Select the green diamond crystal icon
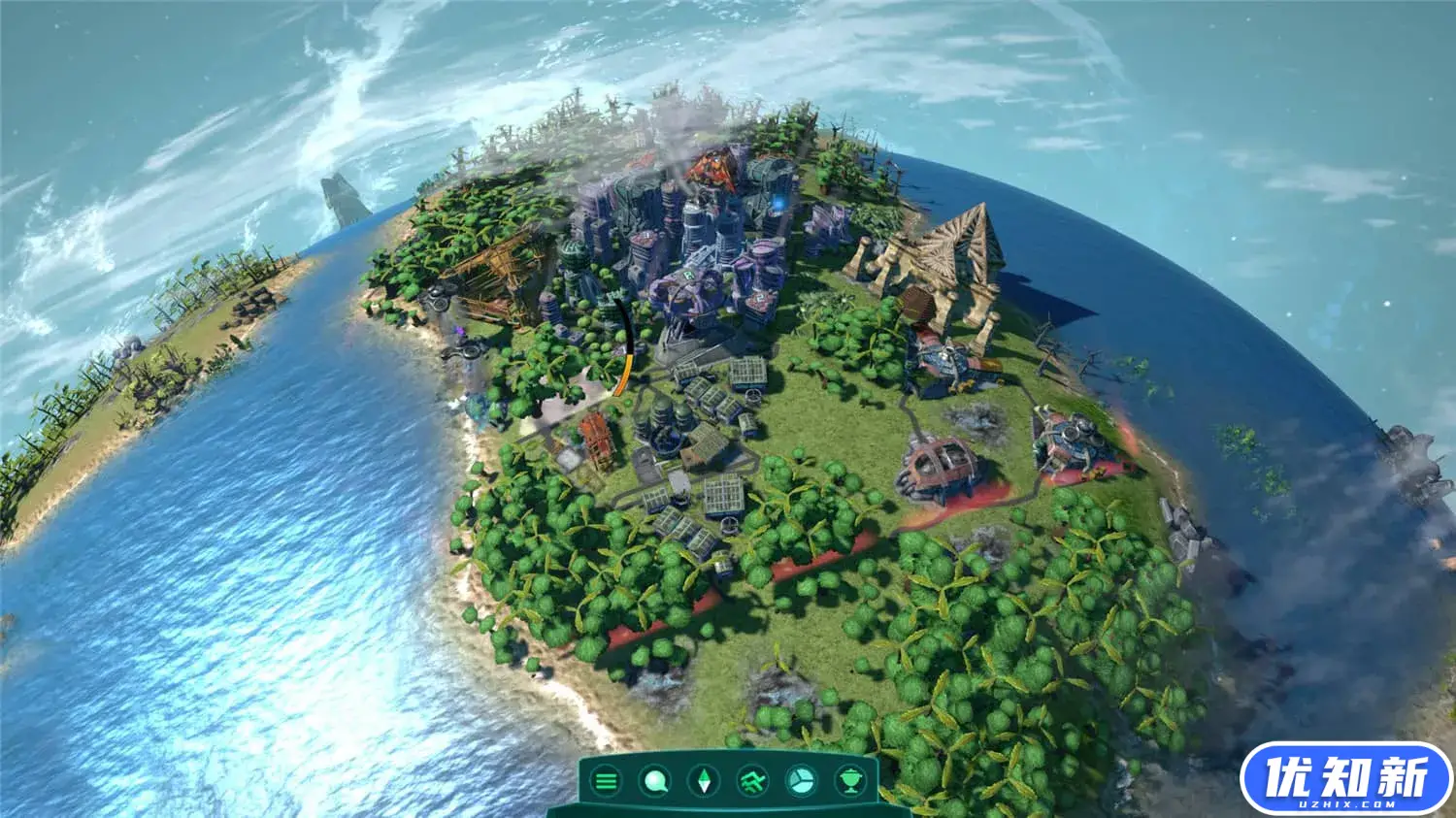This screenshot has width=1456, height=818. click(704, 780)
